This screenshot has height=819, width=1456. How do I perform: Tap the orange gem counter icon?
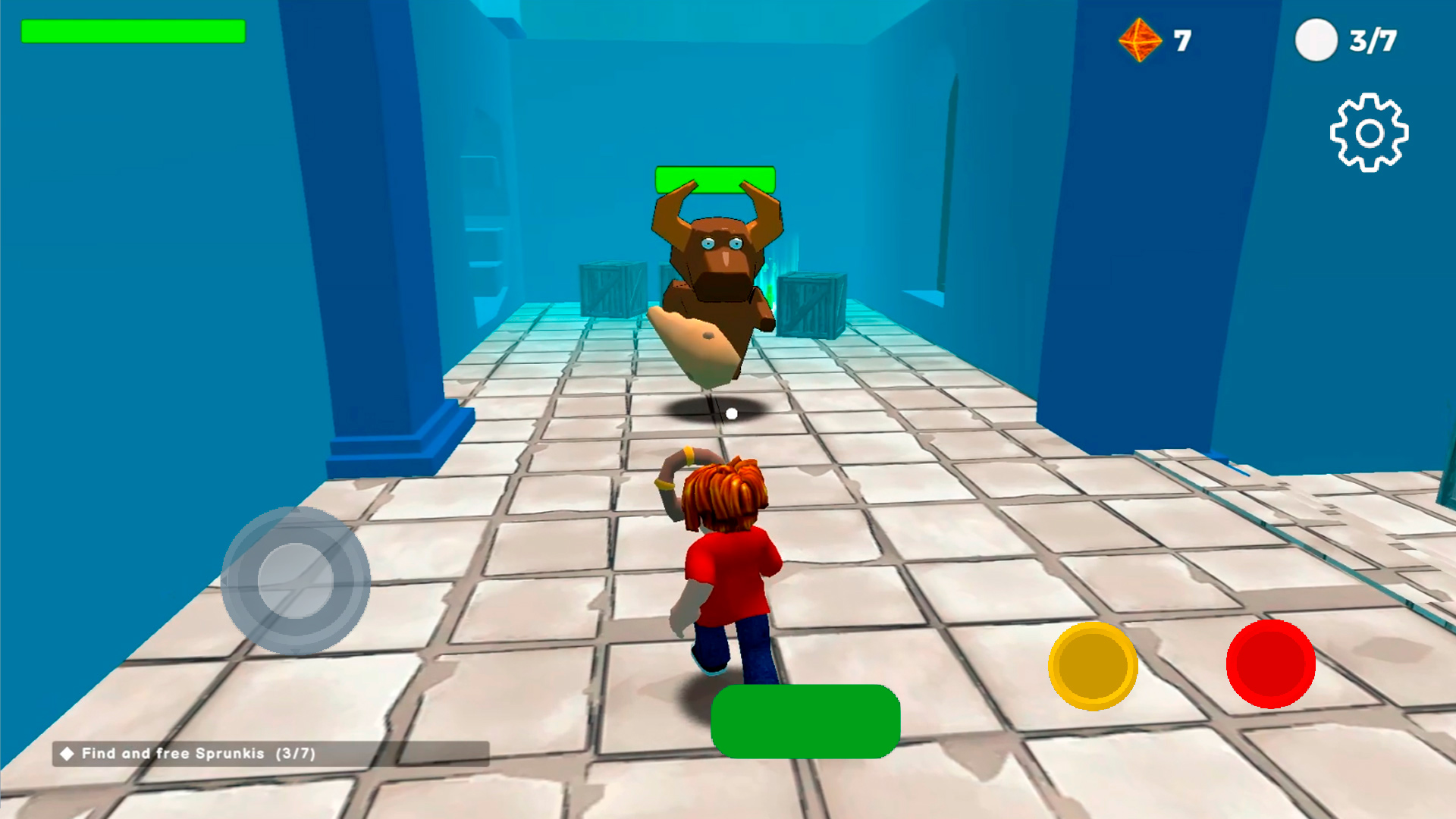click(1139, 38)
